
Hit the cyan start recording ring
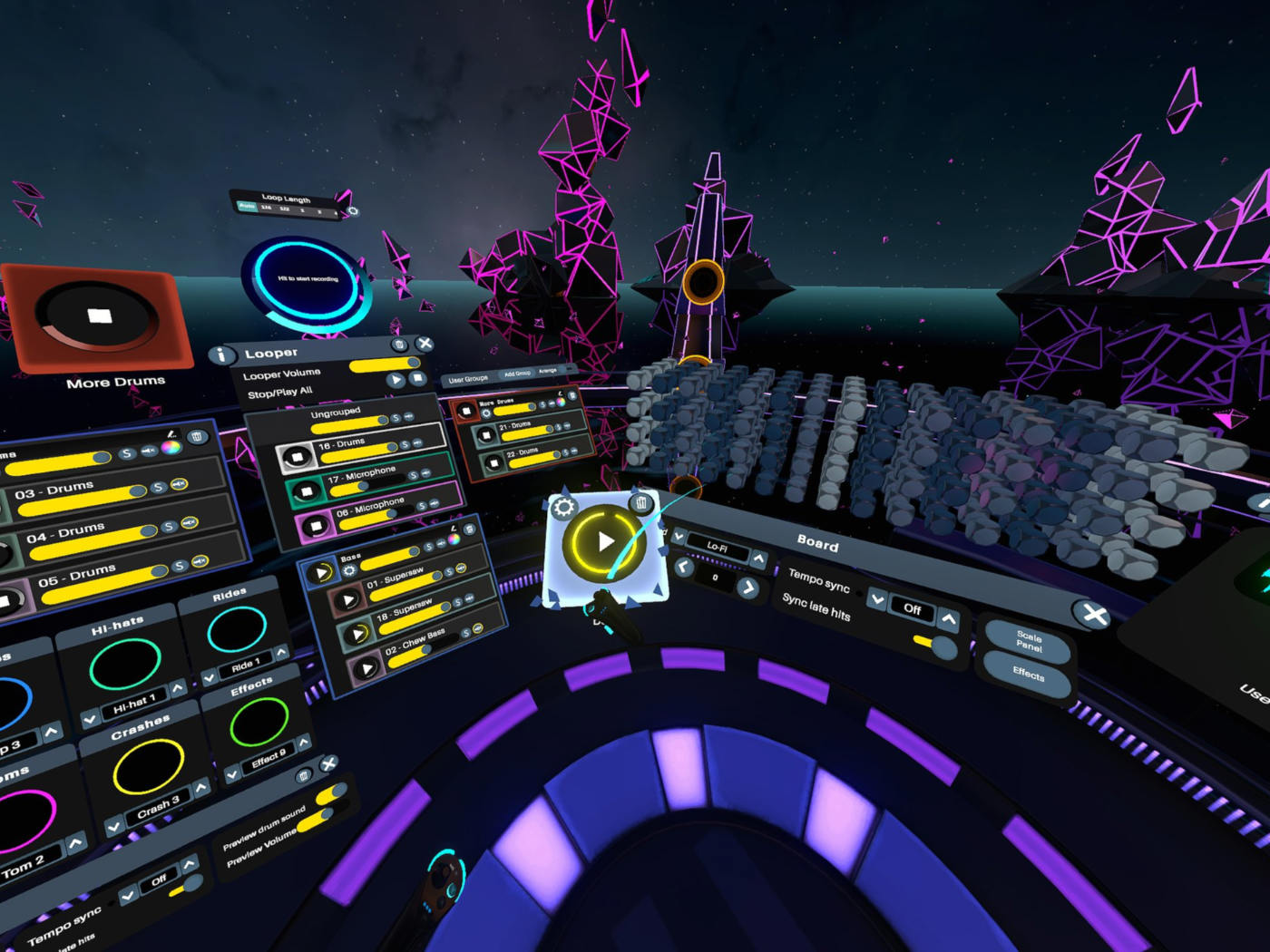click(x=308, y=279)
